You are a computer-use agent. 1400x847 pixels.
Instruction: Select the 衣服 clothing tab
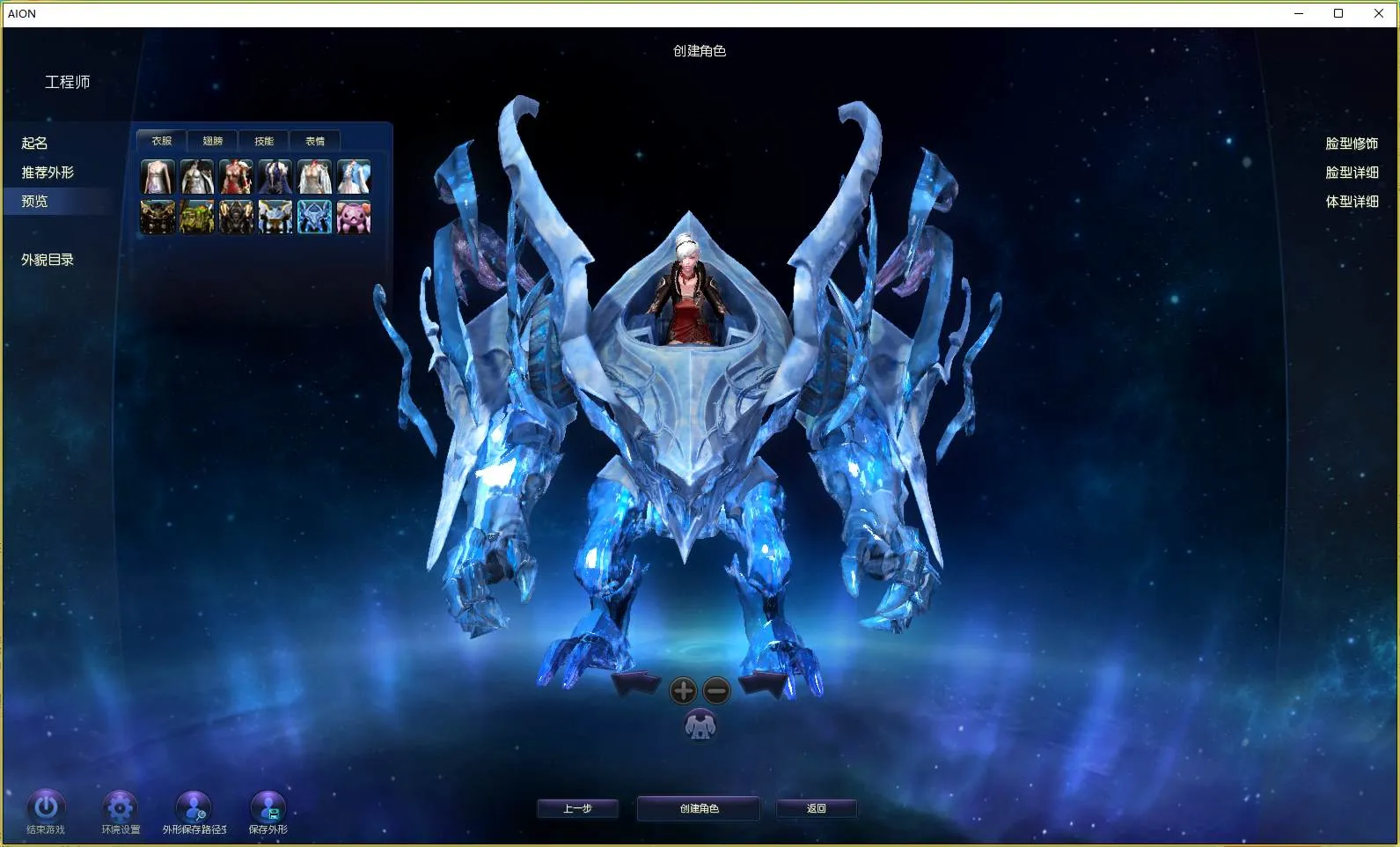tap(162, 141)
